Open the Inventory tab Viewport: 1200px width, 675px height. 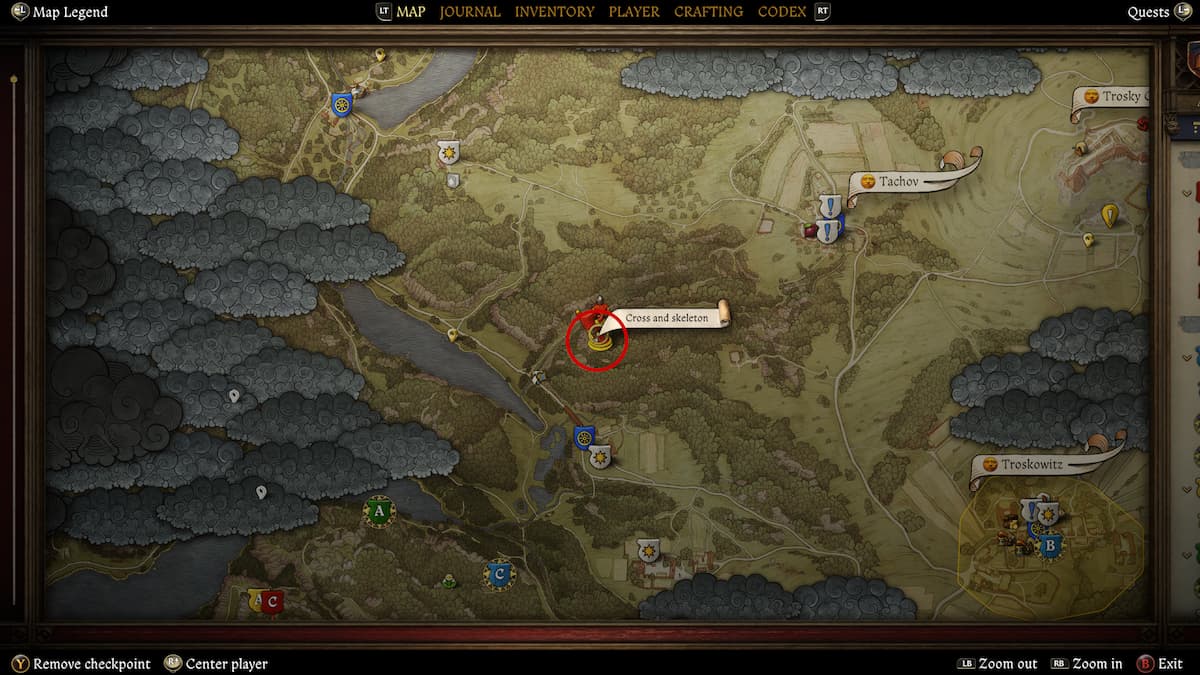coord(554,12)
